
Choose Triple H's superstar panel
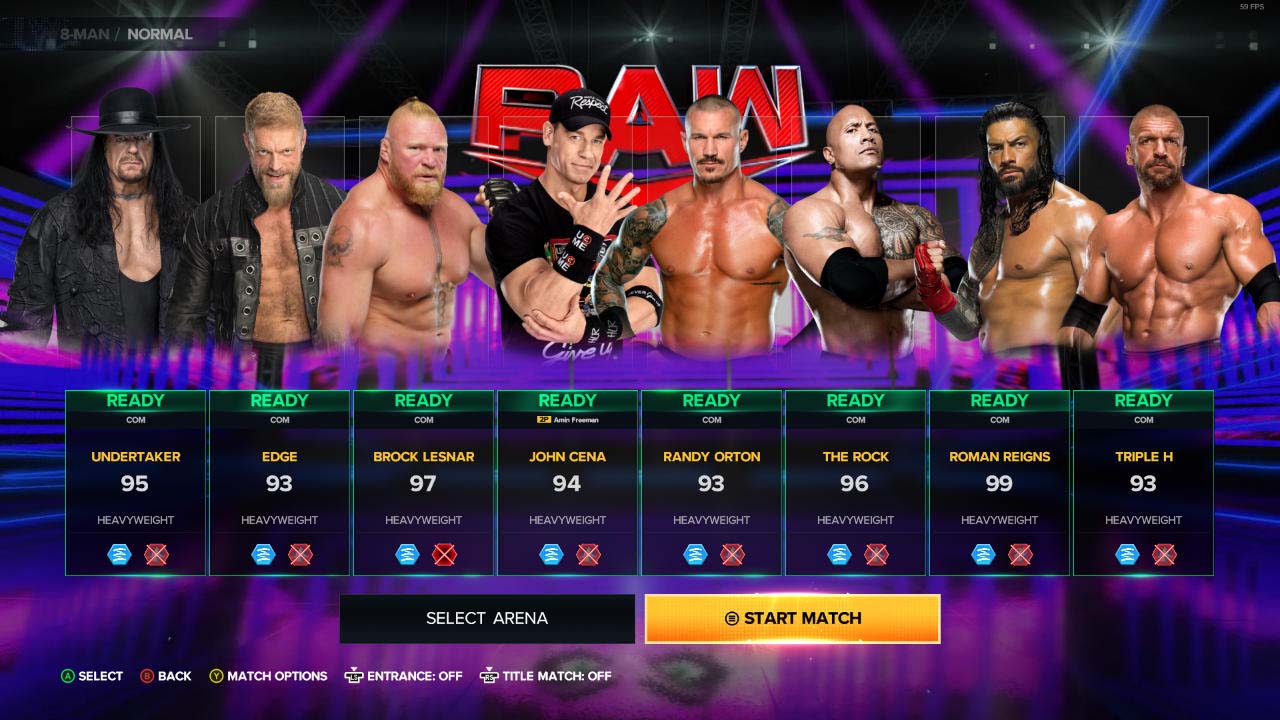pyautogui.click(x=1143, y=482)
